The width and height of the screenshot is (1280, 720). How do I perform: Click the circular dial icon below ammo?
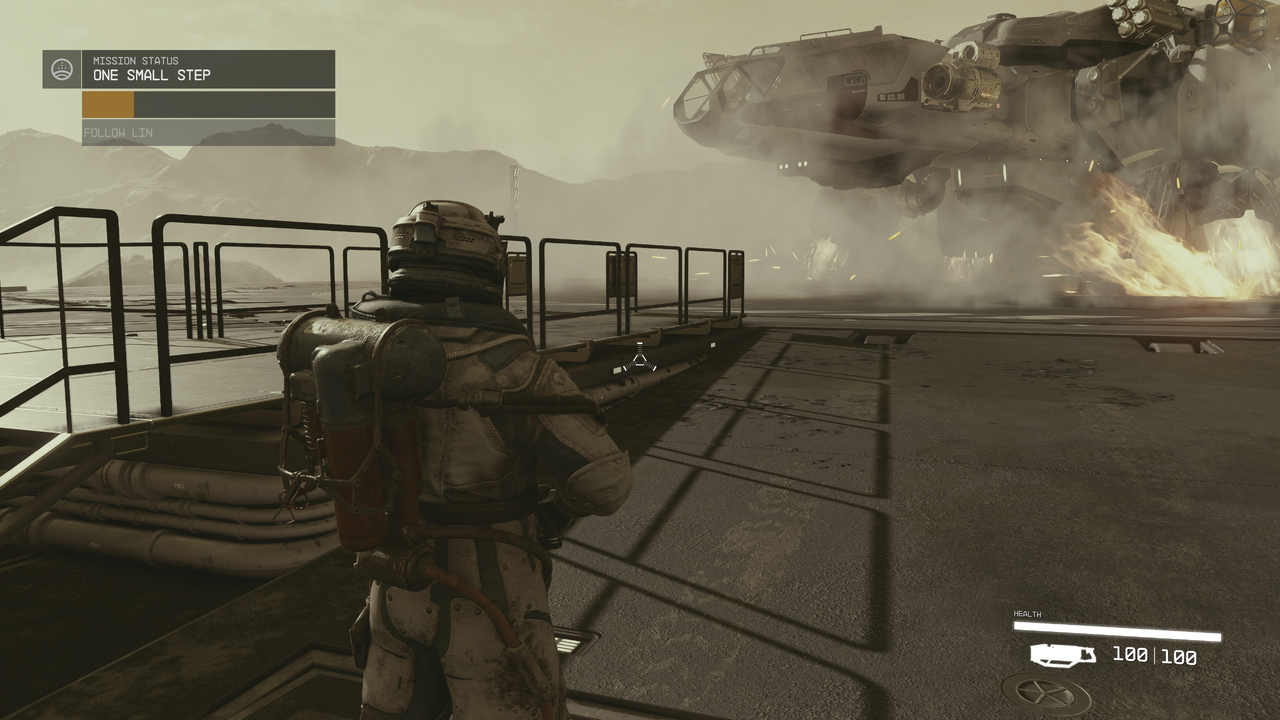[x=1046, y=694]
